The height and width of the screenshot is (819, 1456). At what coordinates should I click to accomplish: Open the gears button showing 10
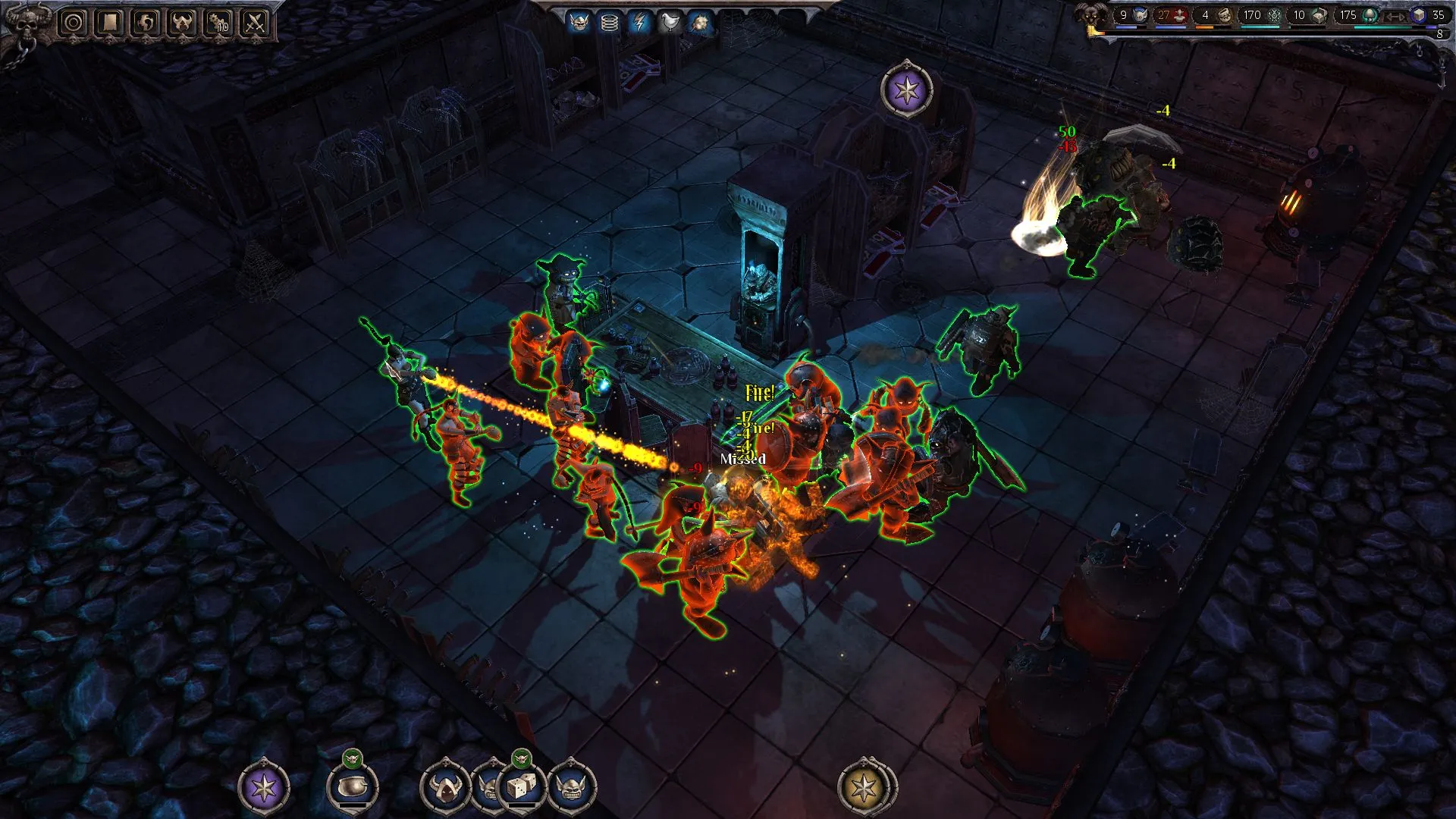[x=219, y=24]
